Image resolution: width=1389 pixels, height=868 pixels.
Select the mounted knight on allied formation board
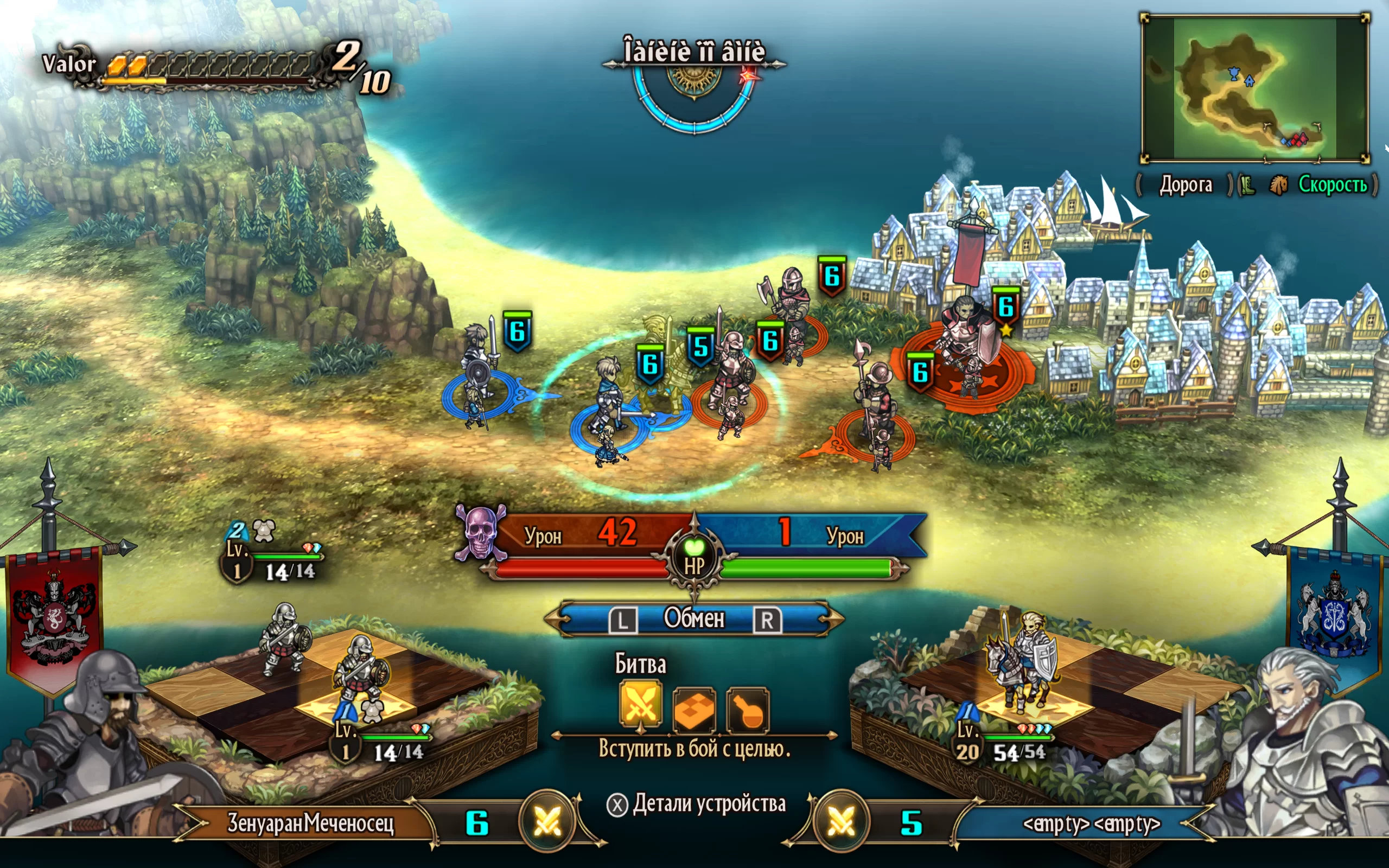tap(1022, 660)
